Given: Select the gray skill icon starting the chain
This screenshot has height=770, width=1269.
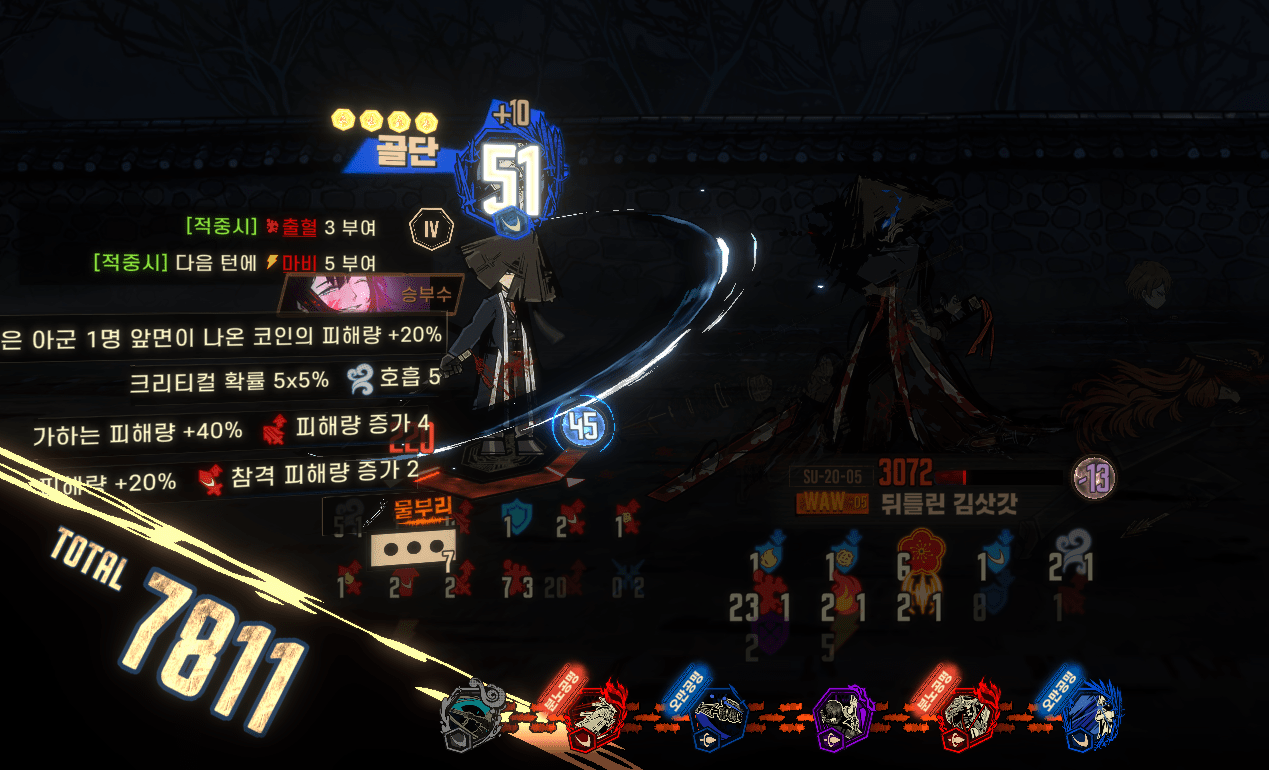Looking at the screenshot, I should click(471, 714).
